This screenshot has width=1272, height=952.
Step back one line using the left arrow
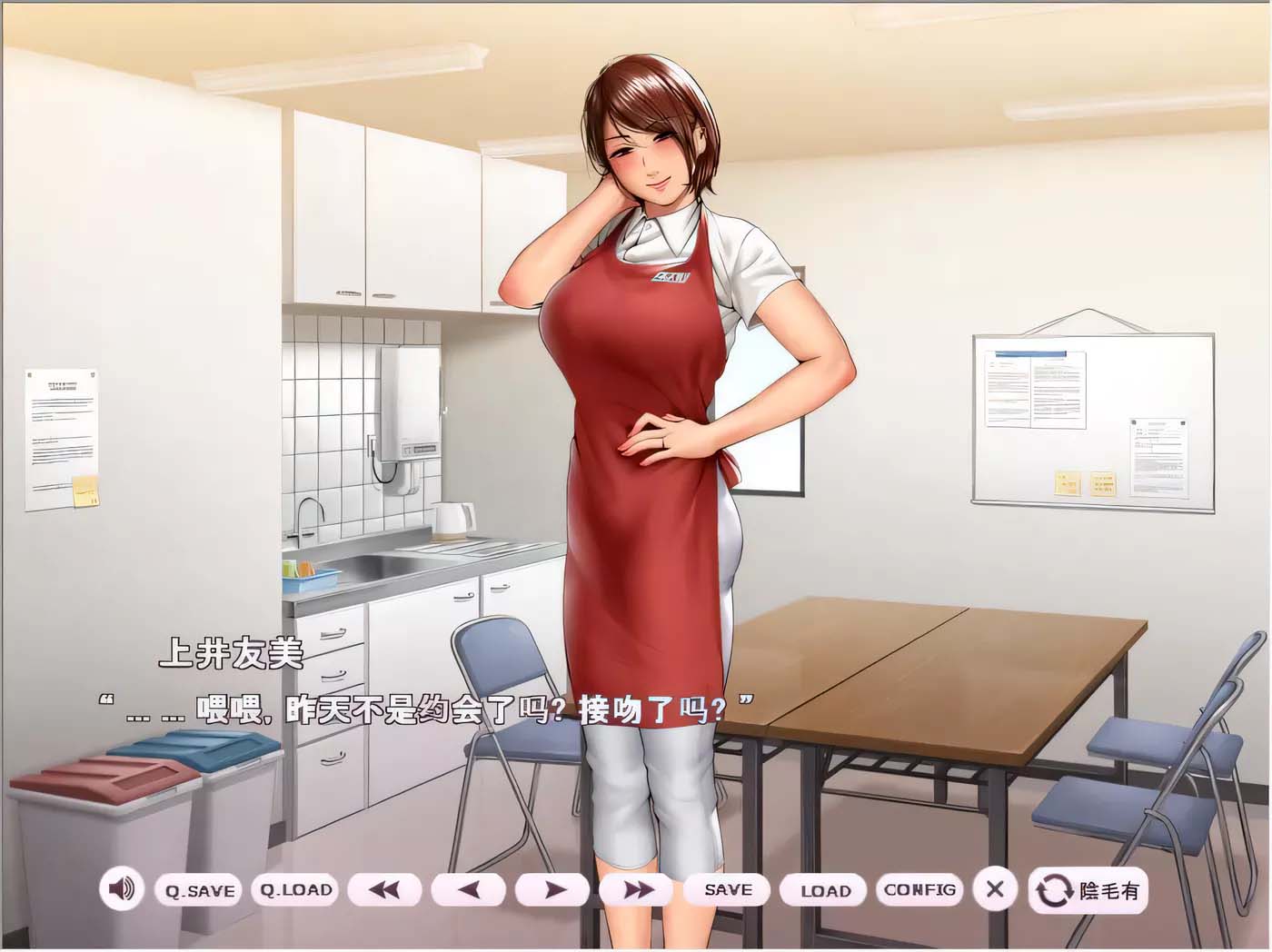pyautogui.click(x=471, y=890)
